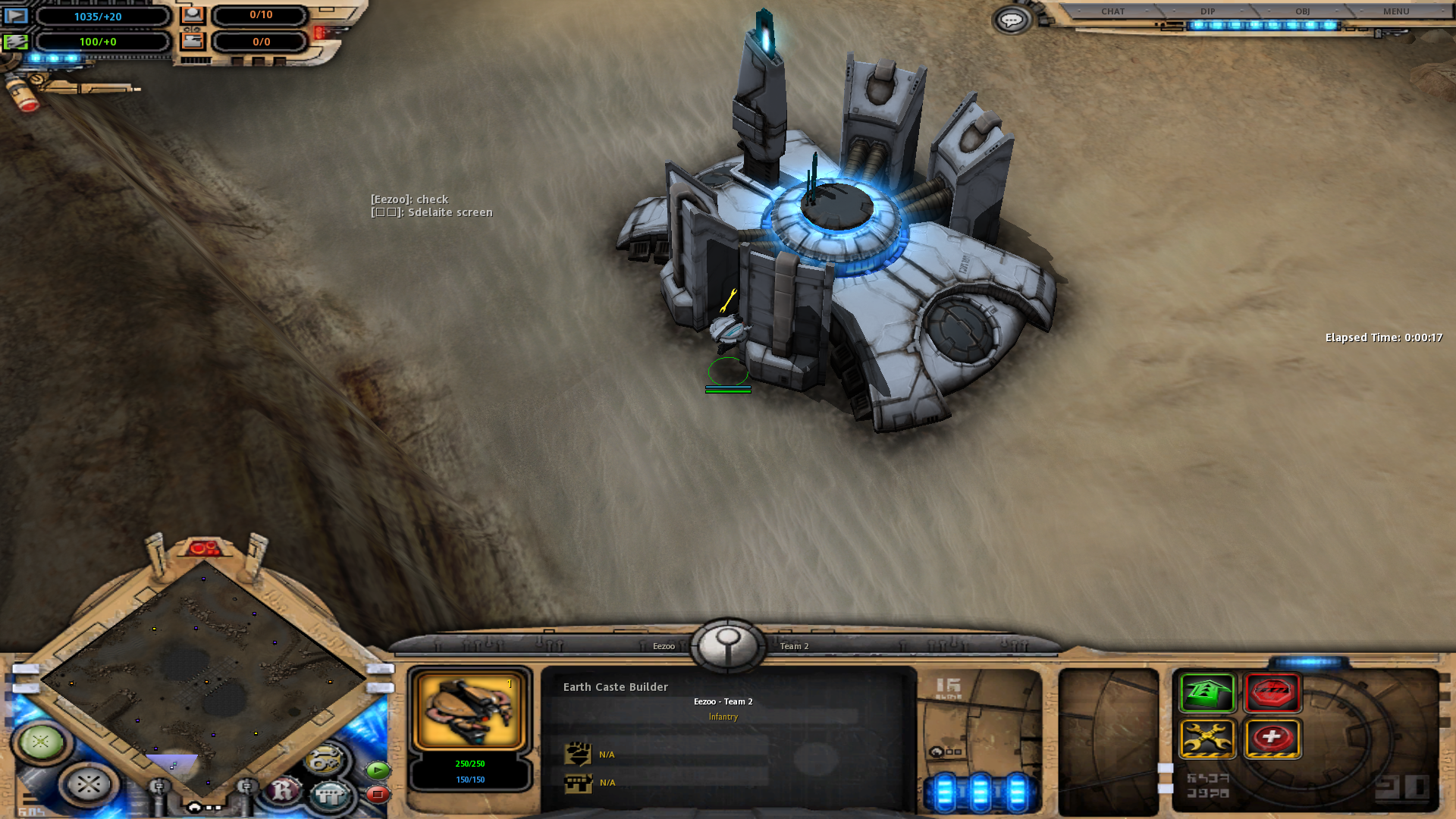The height and width of the screenshot is (819, 1456).
Task: Click the round teal building icon button
Action: 330,794
